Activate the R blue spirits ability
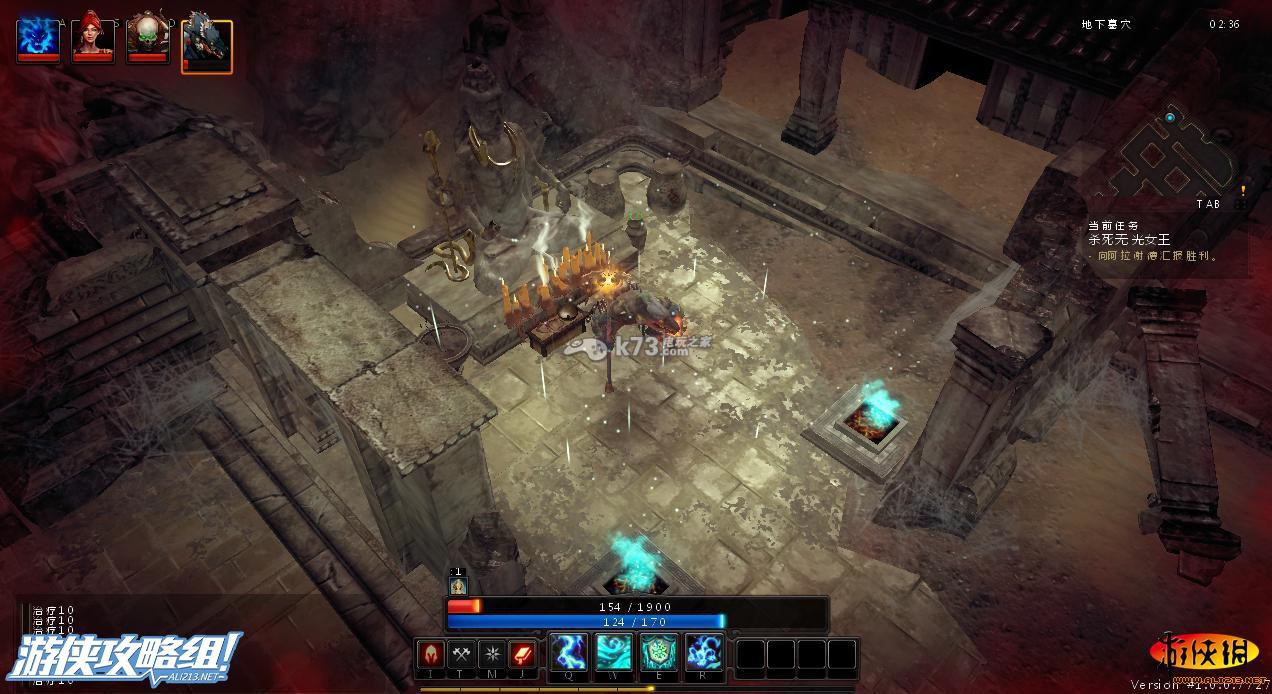The width and height of the screenshot is (1272, 694). click(x=703, y=653)
